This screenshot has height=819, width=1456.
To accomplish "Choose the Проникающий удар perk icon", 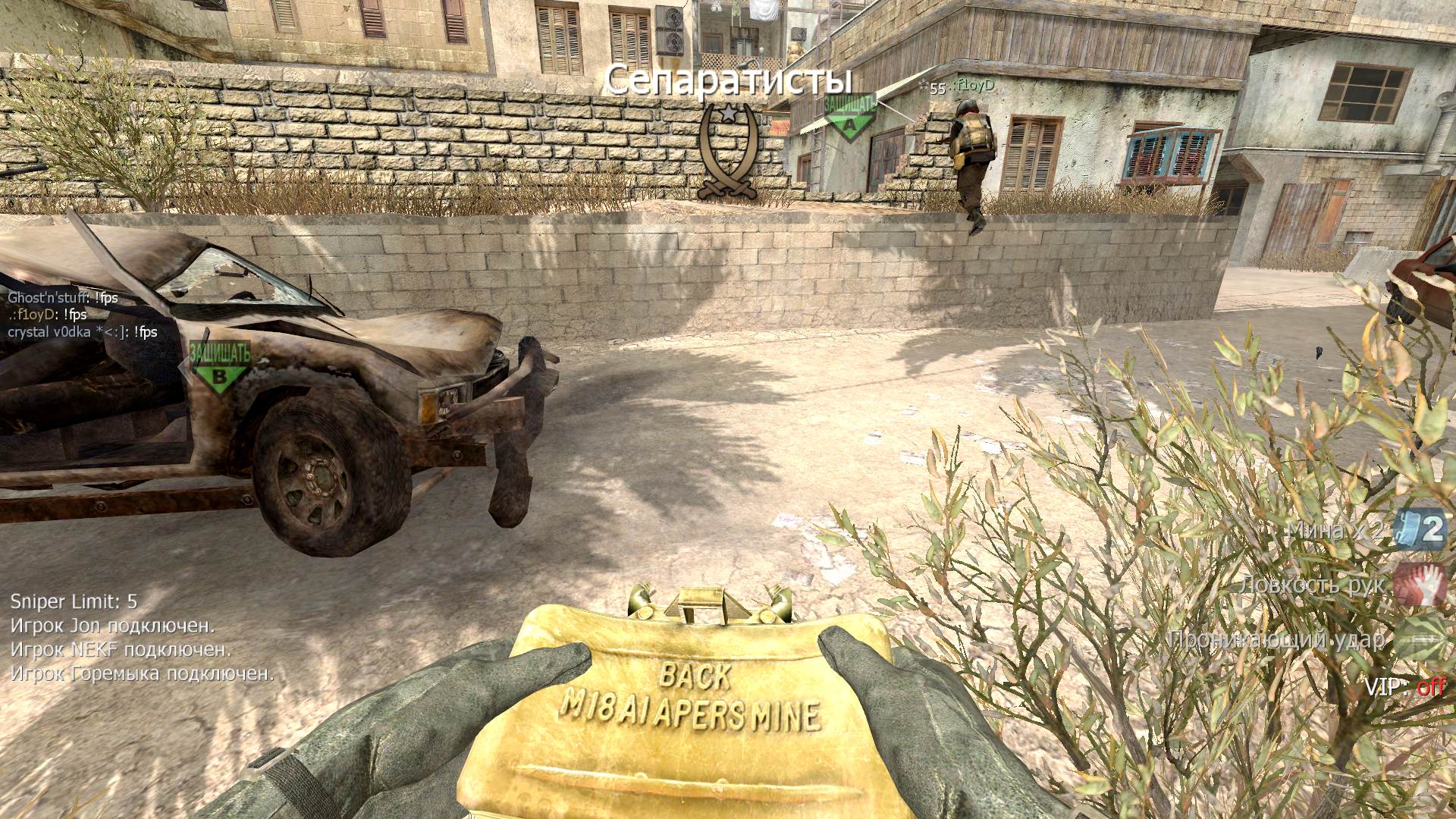I will point(1420,639).
